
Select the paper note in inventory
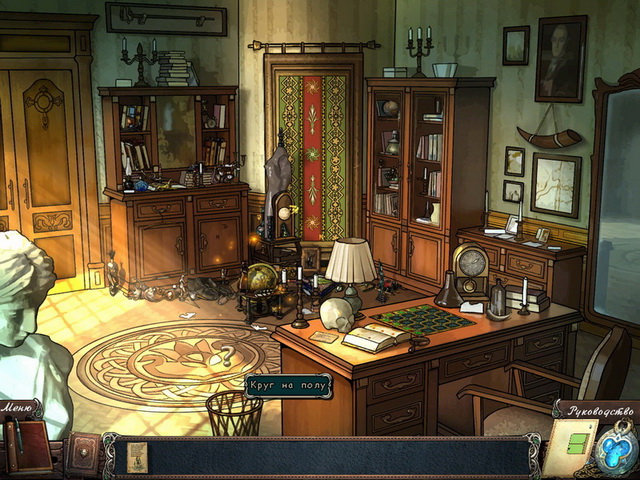[x=138, y=456]
